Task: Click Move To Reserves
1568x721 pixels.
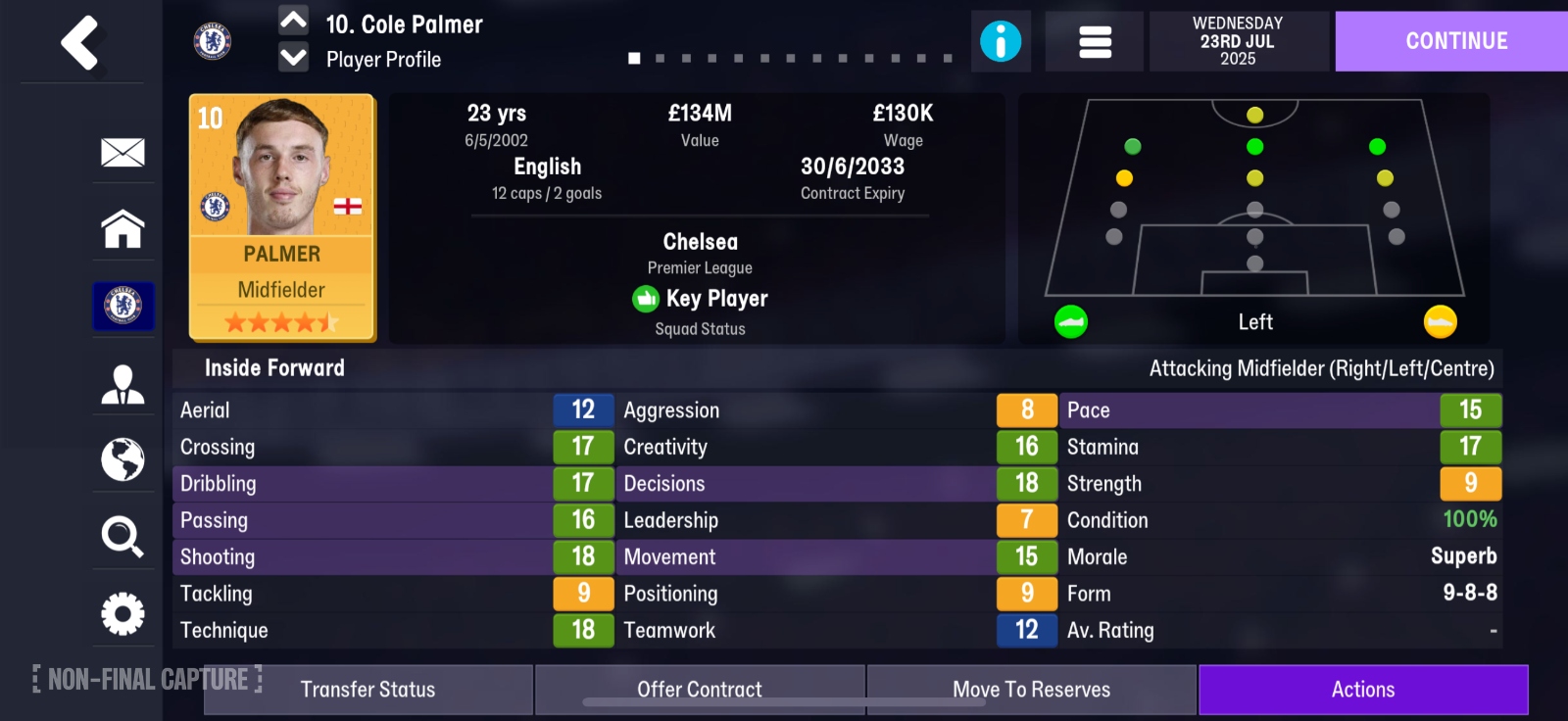Action: click(x=1030, y=689)
